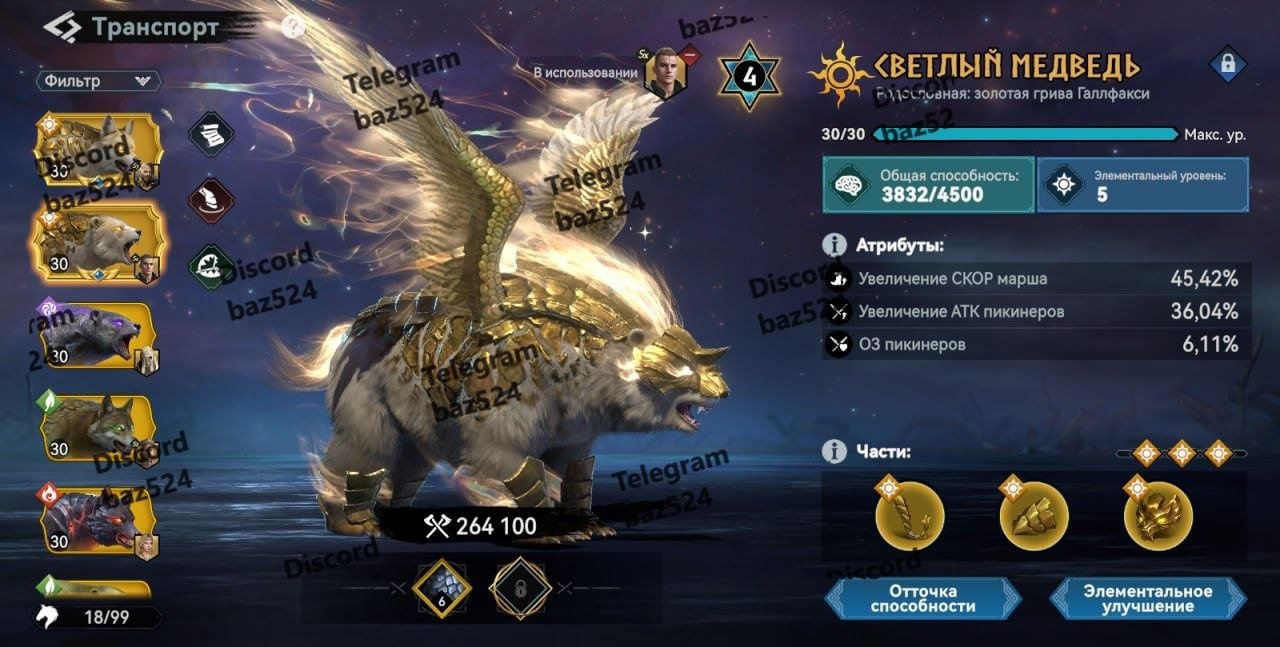Select the purple-eyed dark wolf mount

(x=97, y=336)
